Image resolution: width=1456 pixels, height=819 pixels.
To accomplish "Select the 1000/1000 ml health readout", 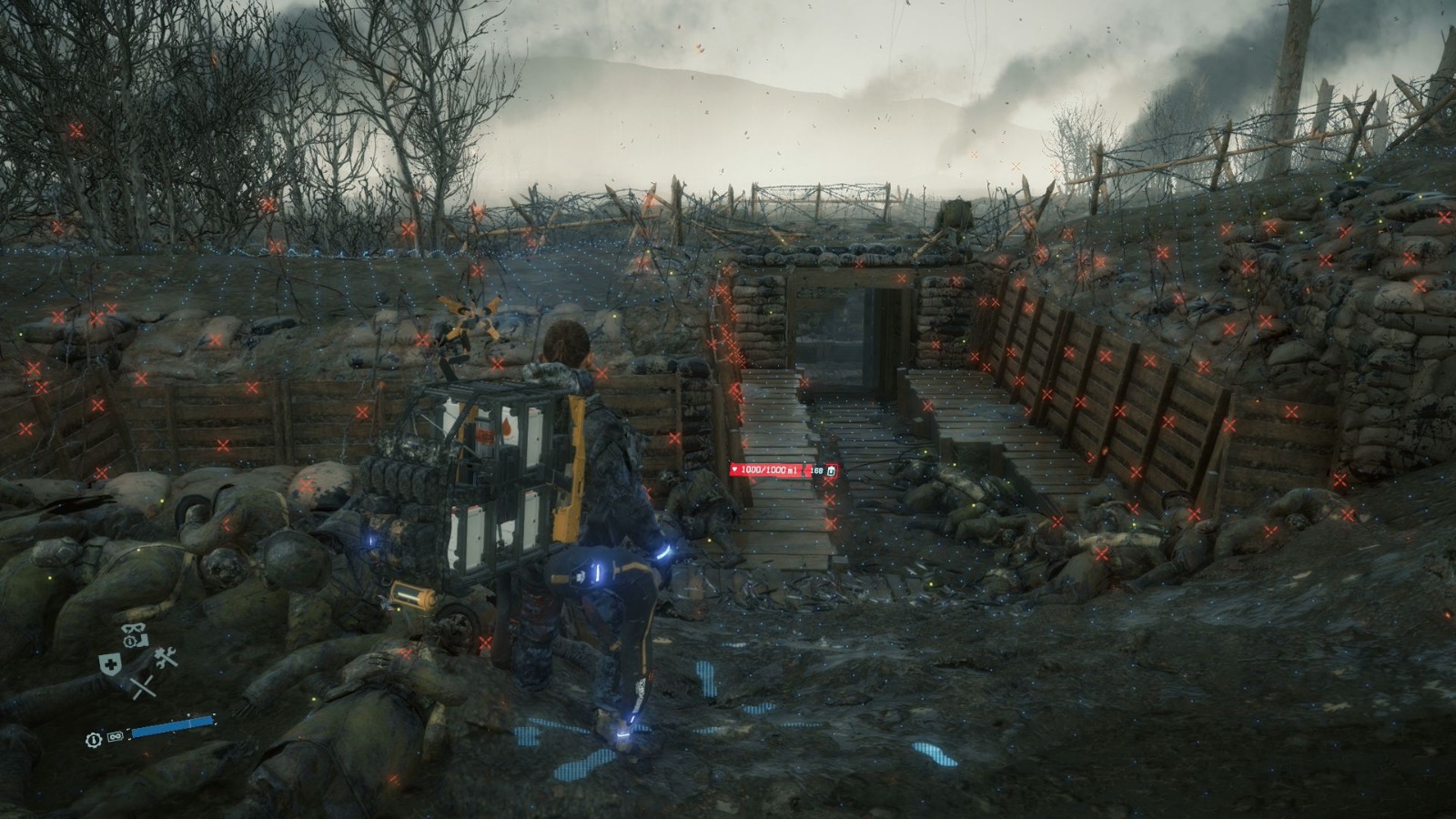I will tap(769, 470).
